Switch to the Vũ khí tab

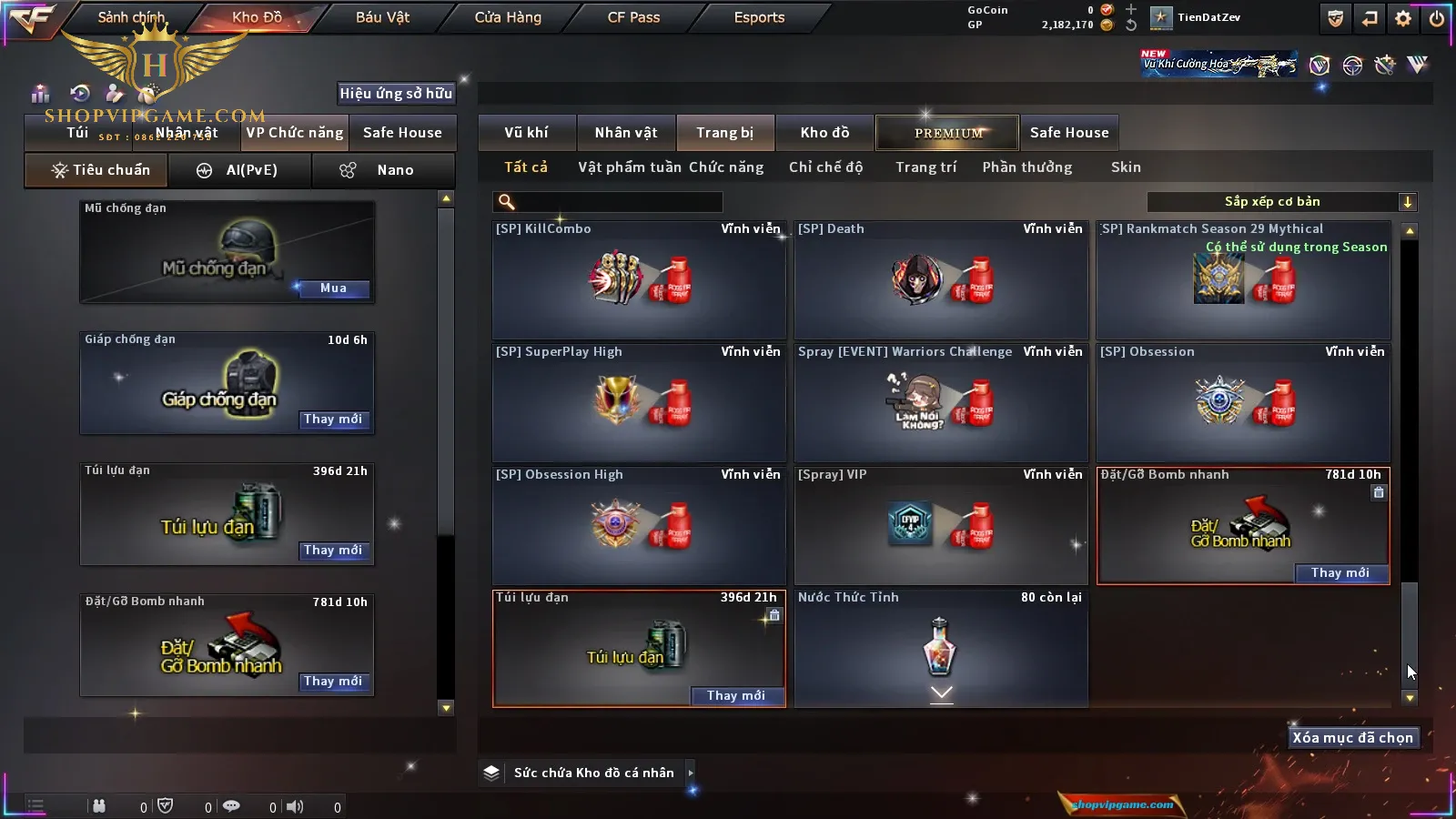pyautogui.click(x=526, y=133)
